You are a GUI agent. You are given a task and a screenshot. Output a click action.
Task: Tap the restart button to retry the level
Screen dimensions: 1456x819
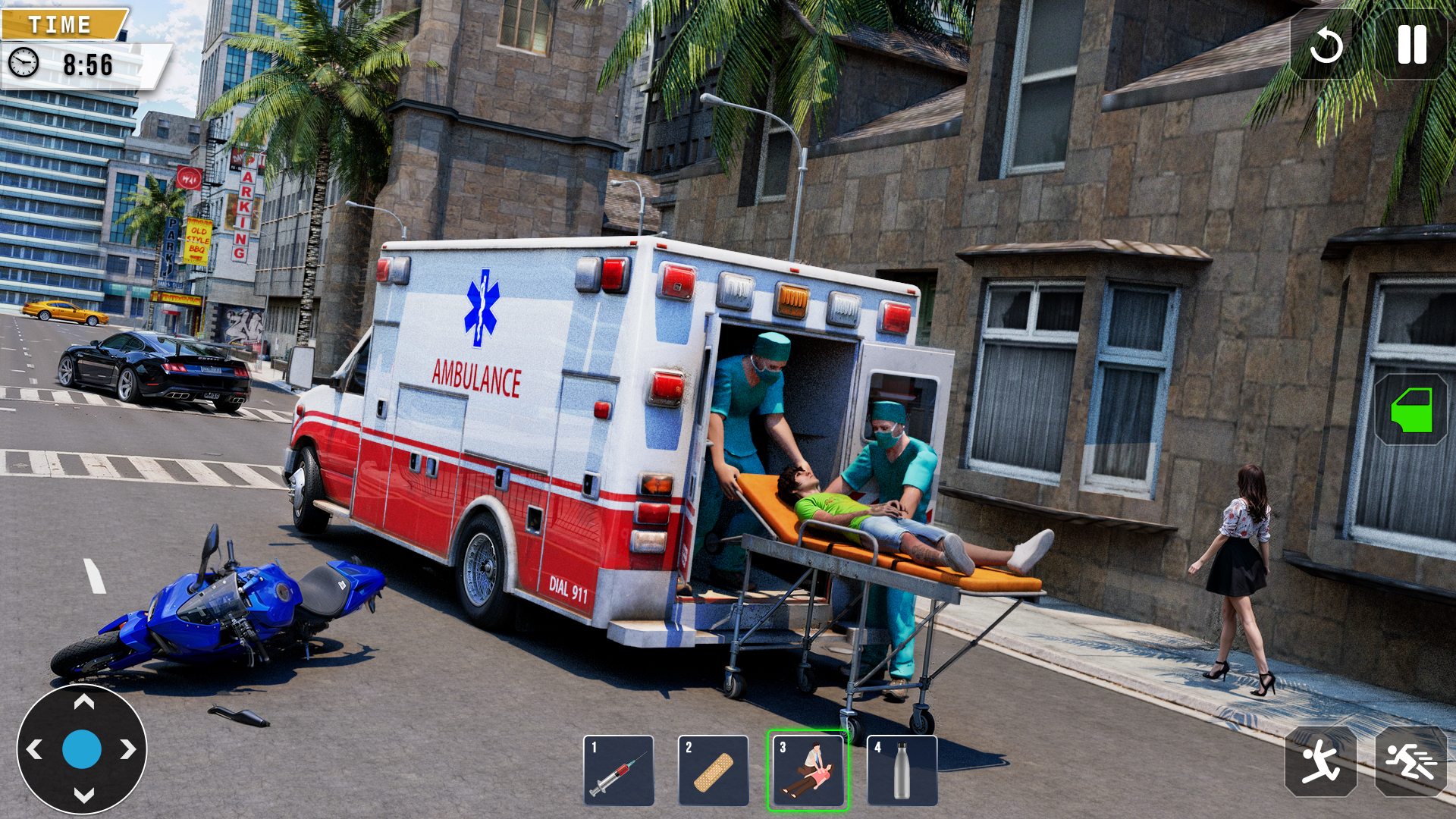point(1329,43)
